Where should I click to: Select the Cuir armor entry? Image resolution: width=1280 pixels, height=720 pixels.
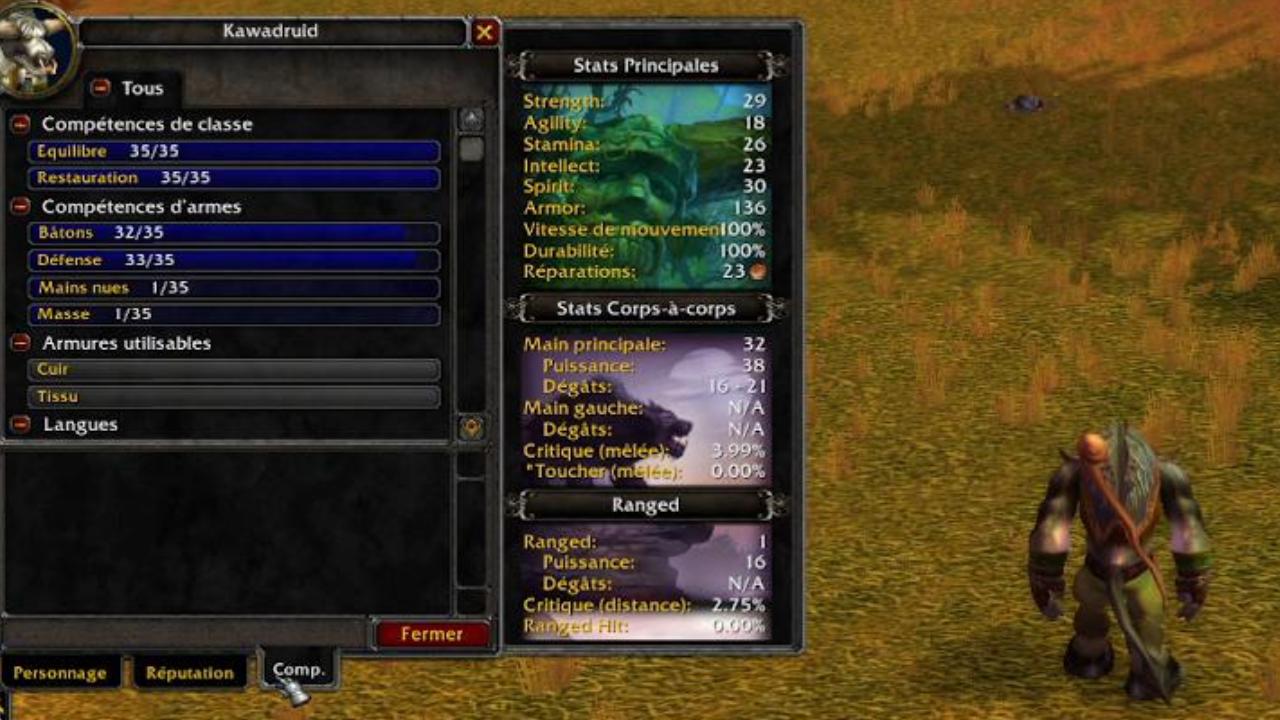coord(235,370)
